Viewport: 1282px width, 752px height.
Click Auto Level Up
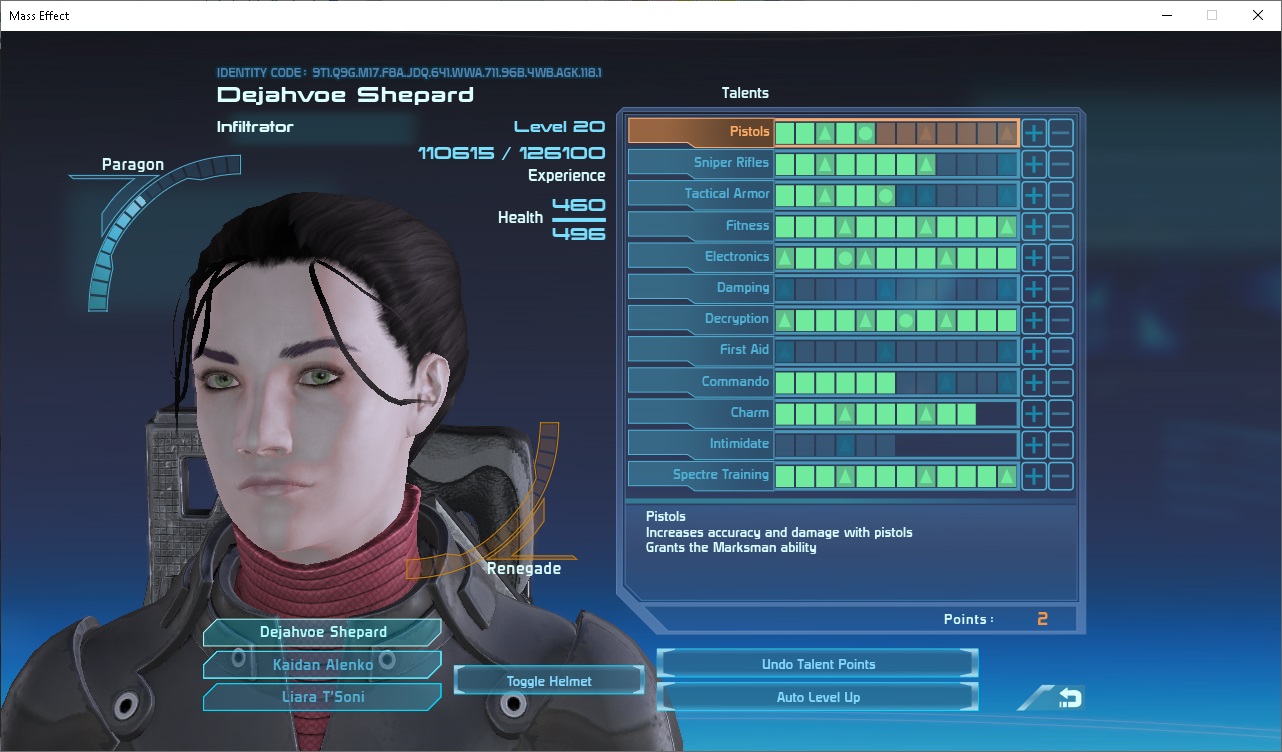[817, 696]
